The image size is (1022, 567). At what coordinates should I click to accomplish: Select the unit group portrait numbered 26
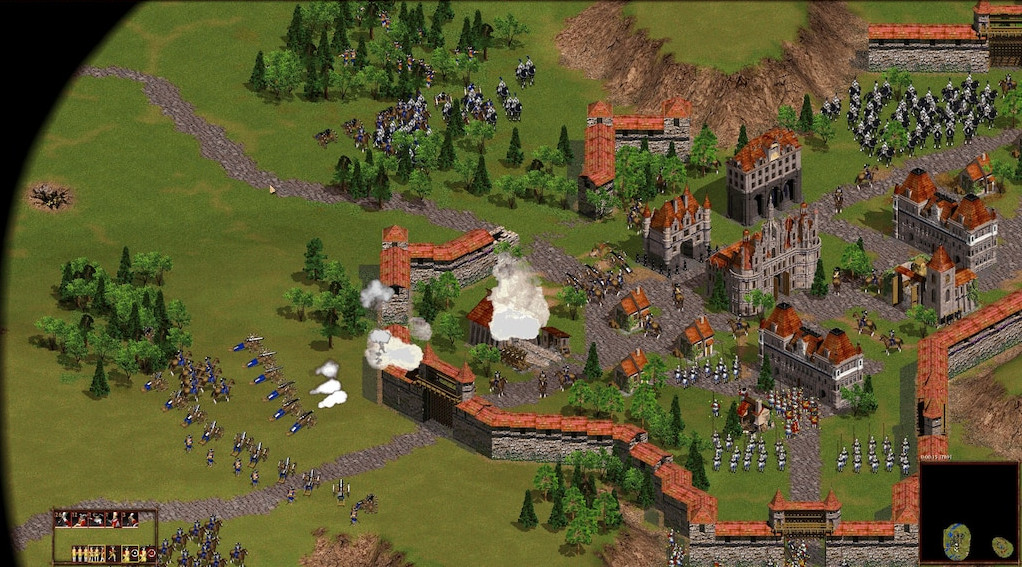click(x=63, y=519)
